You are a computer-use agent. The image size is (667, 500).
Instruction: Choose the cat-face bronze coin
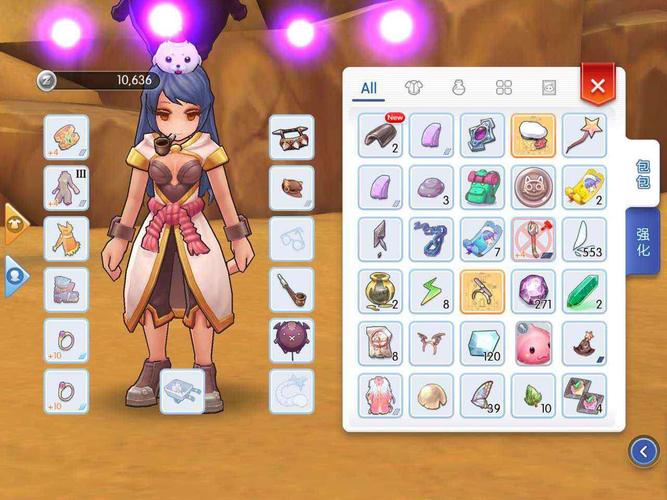pyautogui.click(x=533, y=186)
